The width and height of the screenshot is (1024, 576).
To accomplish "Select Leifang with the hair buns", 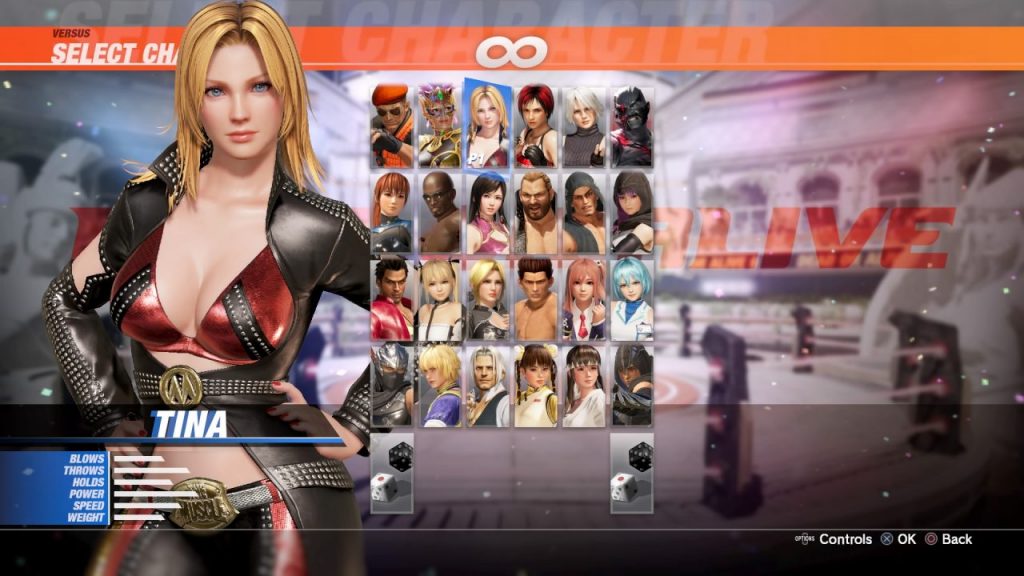I will [536, 385].
